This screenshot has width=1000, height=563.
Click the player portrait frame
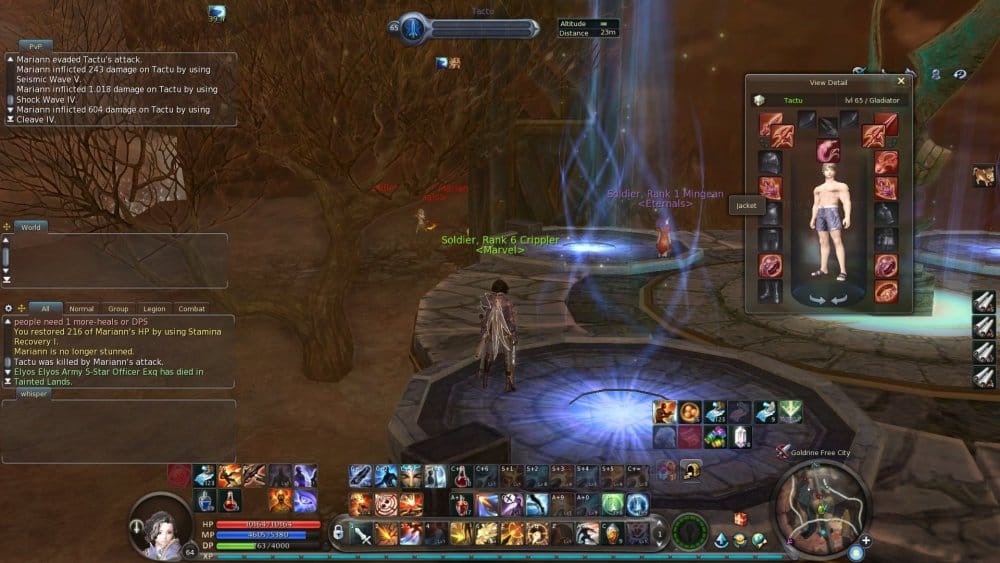point(160,524)
